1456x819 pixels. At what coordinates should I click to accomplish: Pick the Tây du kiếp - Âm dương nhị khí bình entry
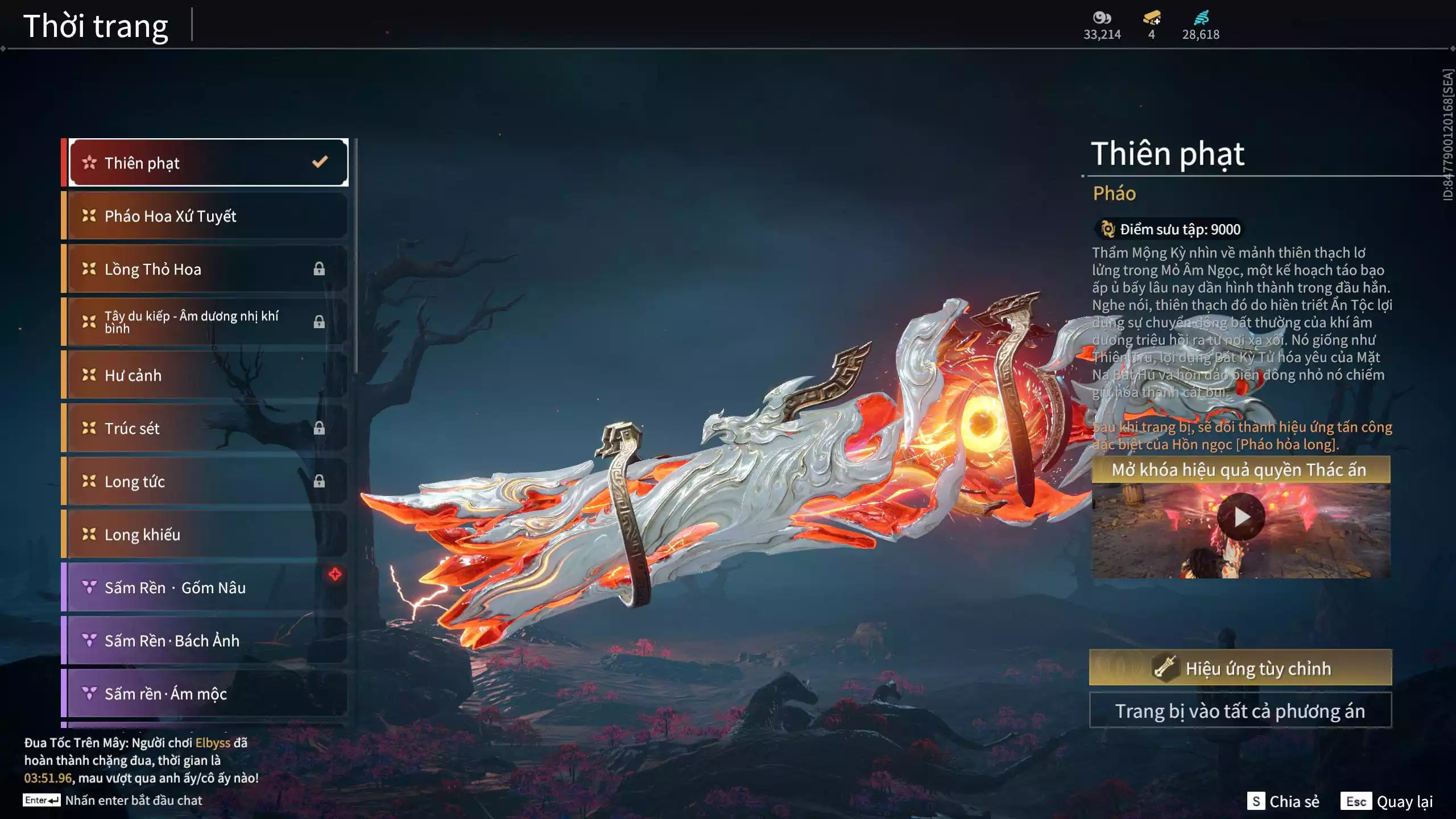(208, 322)
